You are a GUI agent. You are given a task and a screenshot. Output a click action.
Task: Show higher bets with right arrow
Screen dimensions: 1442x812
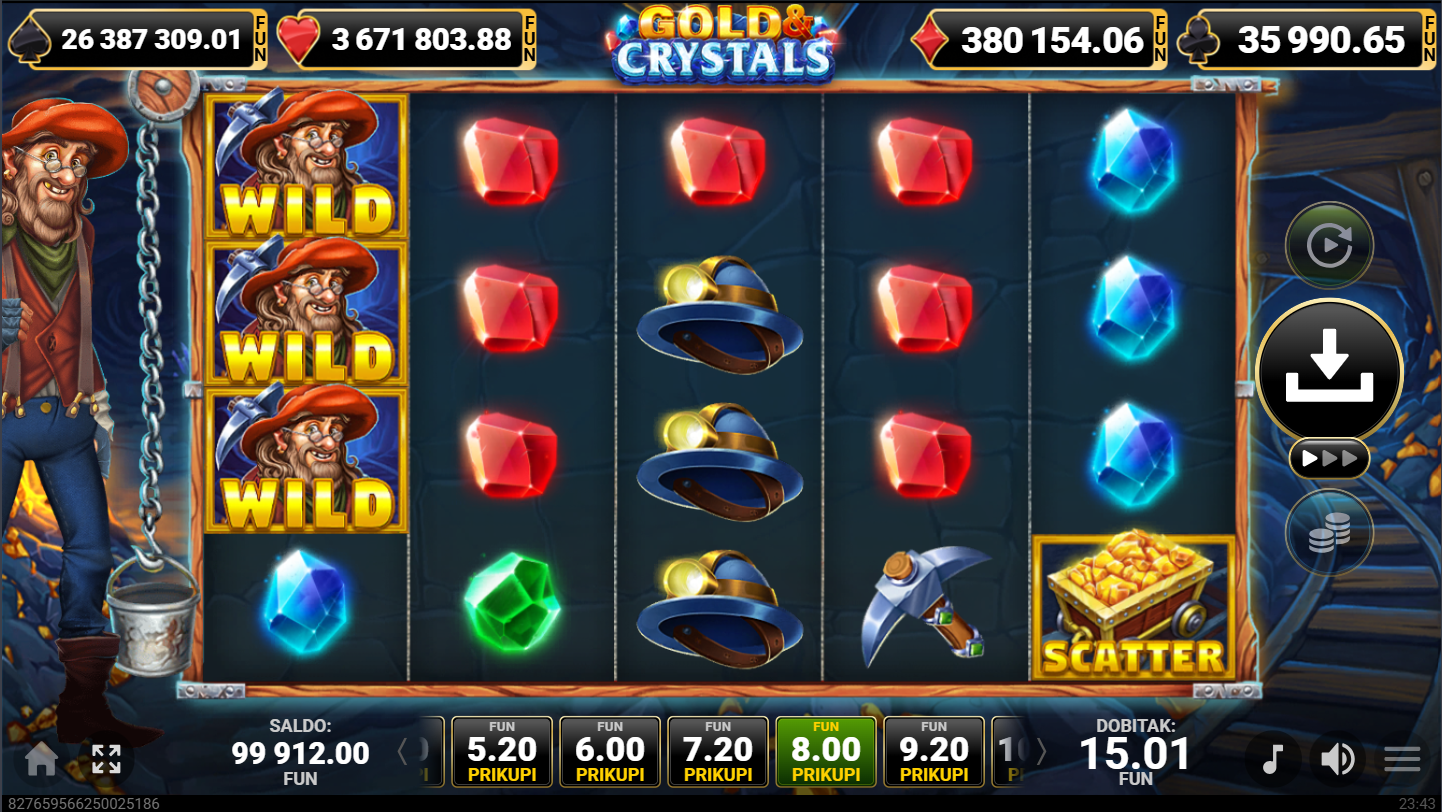click(1040, 751)
